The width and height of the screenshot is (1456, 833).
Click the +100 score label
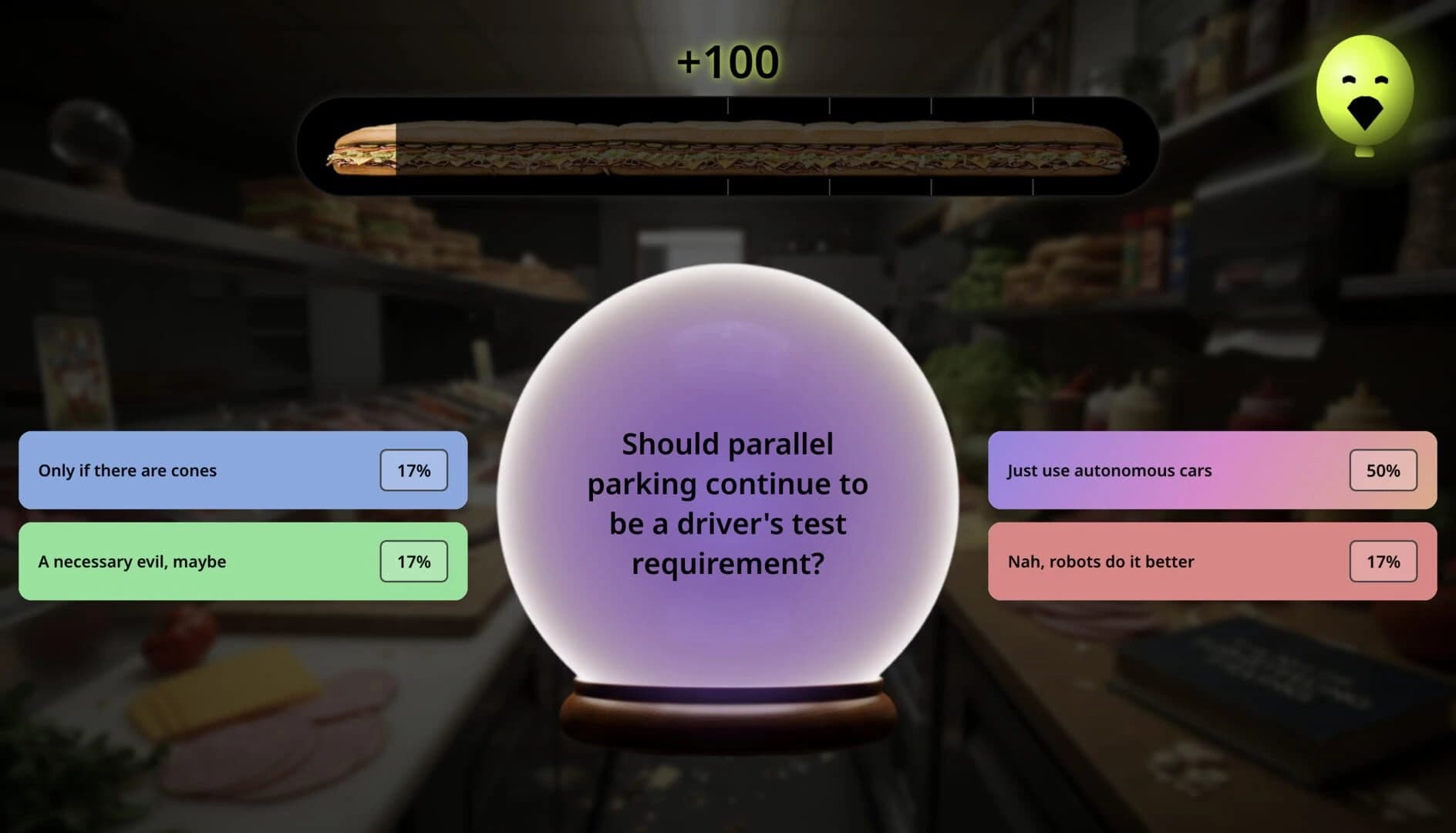click(x=729, y=60)
